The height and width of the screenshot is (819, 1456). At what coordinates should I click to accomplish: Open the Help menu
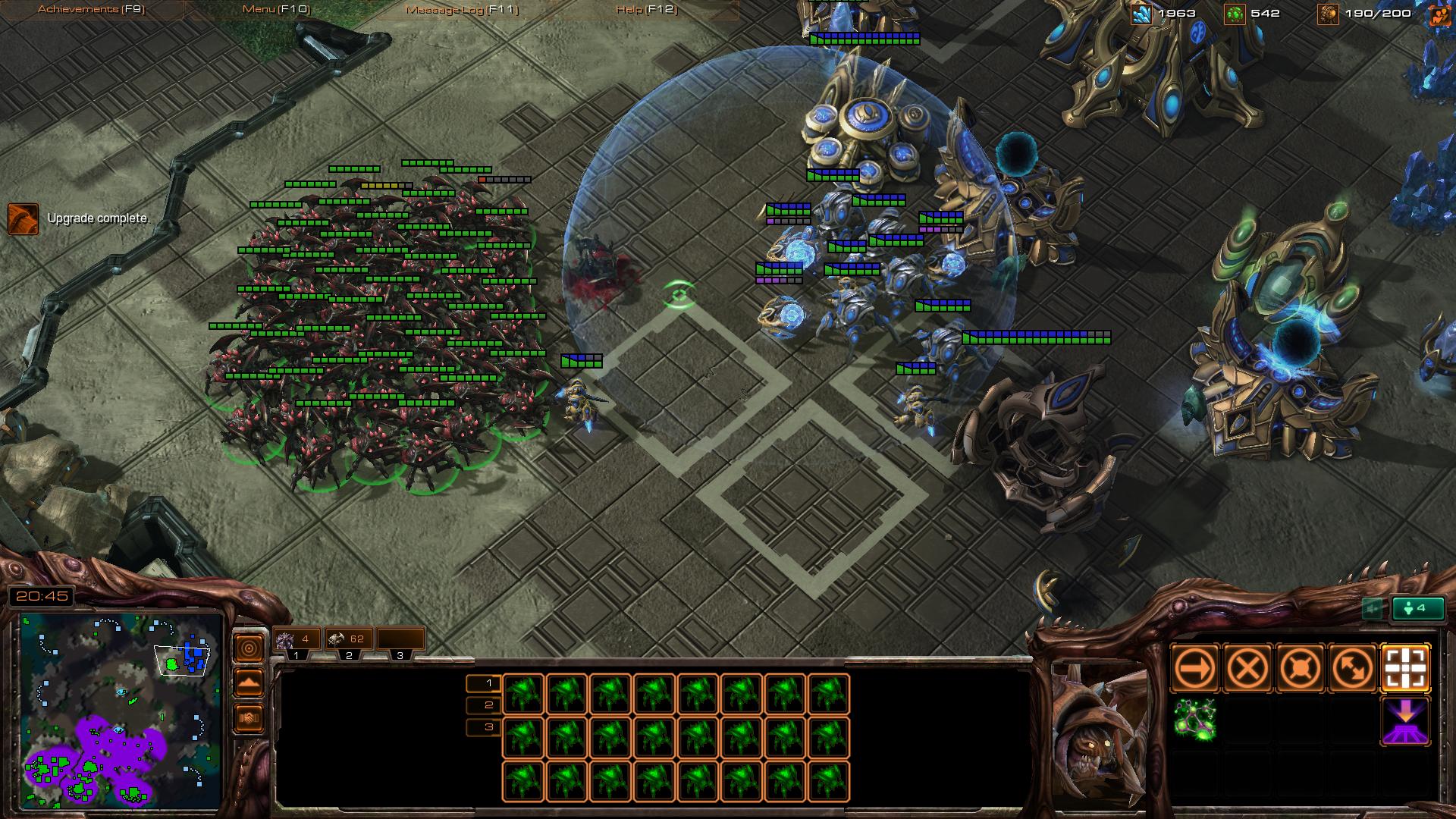point(646,9)
